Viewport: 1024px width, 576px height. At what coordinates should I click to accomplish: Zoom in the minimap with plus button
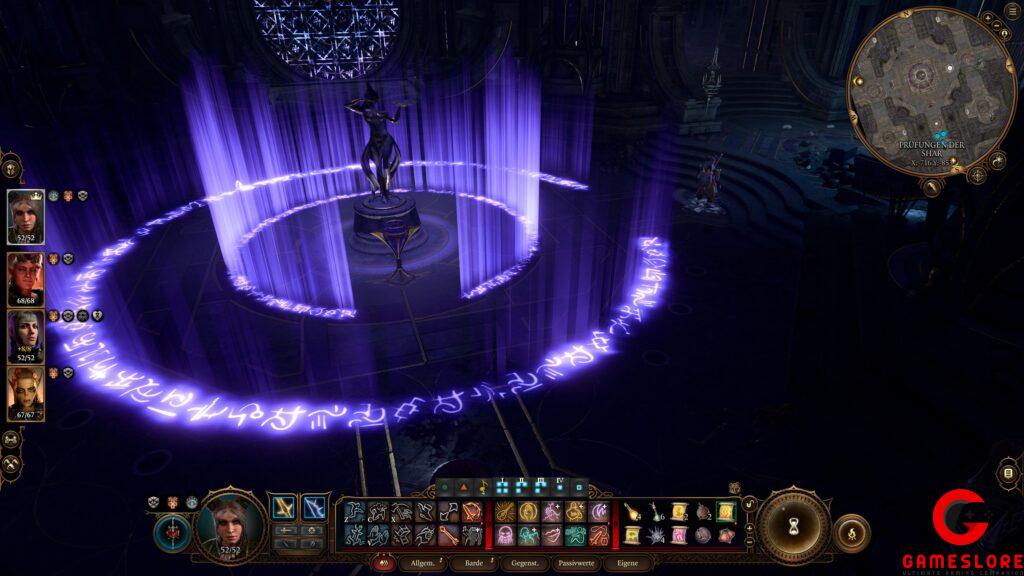987,18
